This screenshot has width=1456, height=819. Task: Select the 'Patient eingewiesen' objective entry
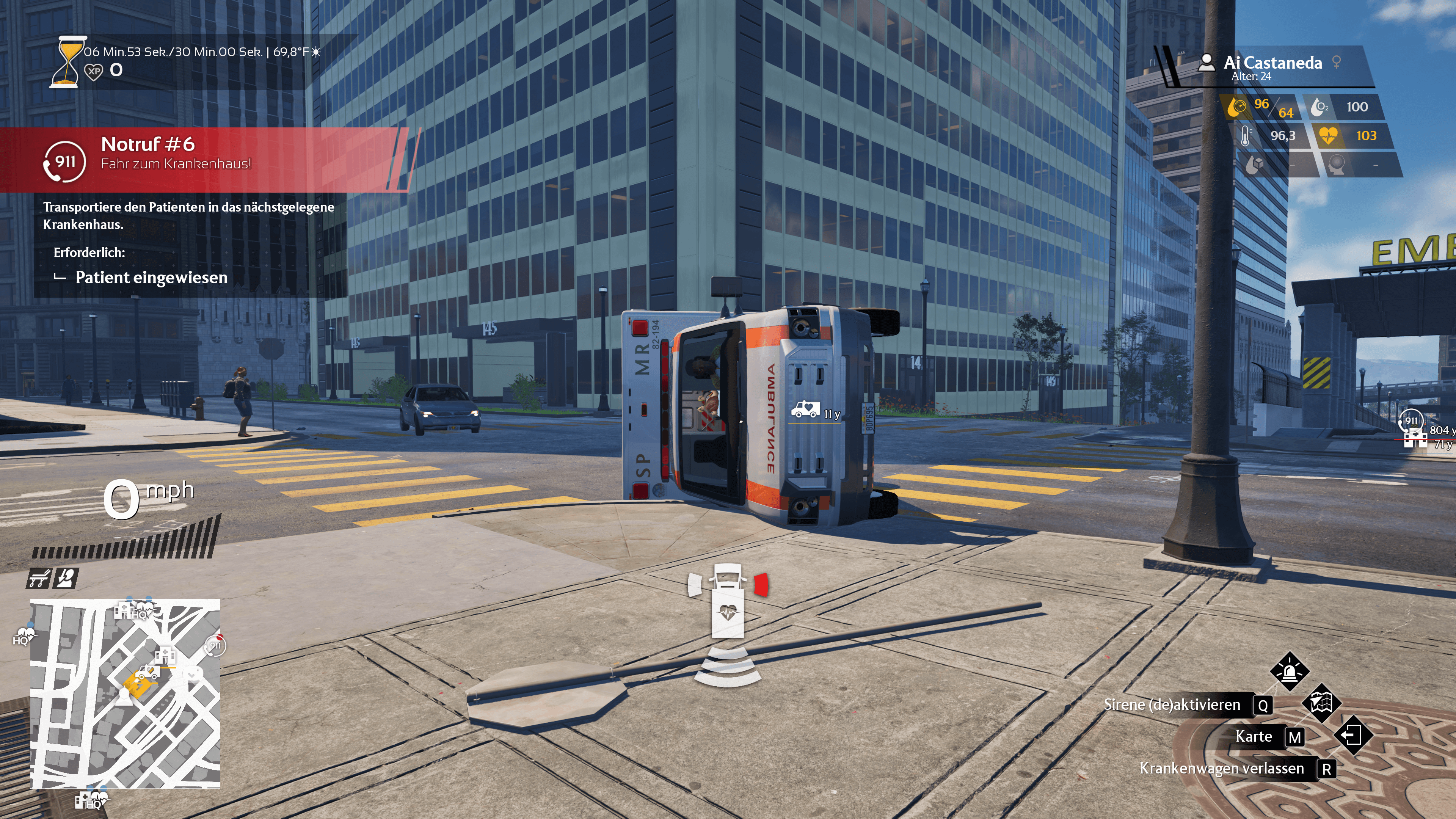tap(151, 278)
